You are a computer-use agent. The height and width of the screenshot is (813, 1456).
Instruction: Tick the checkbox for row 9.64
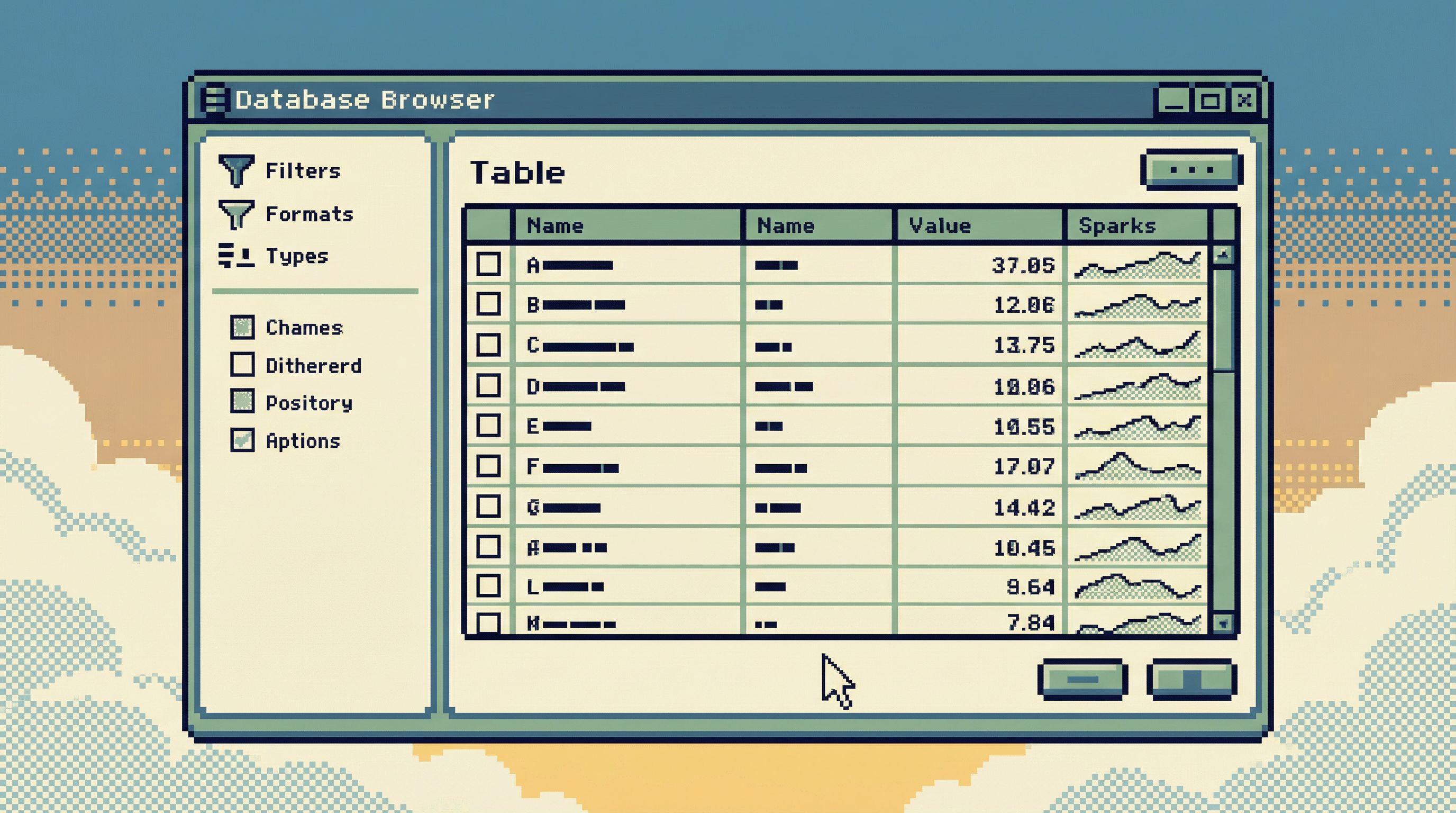point(488,586)
